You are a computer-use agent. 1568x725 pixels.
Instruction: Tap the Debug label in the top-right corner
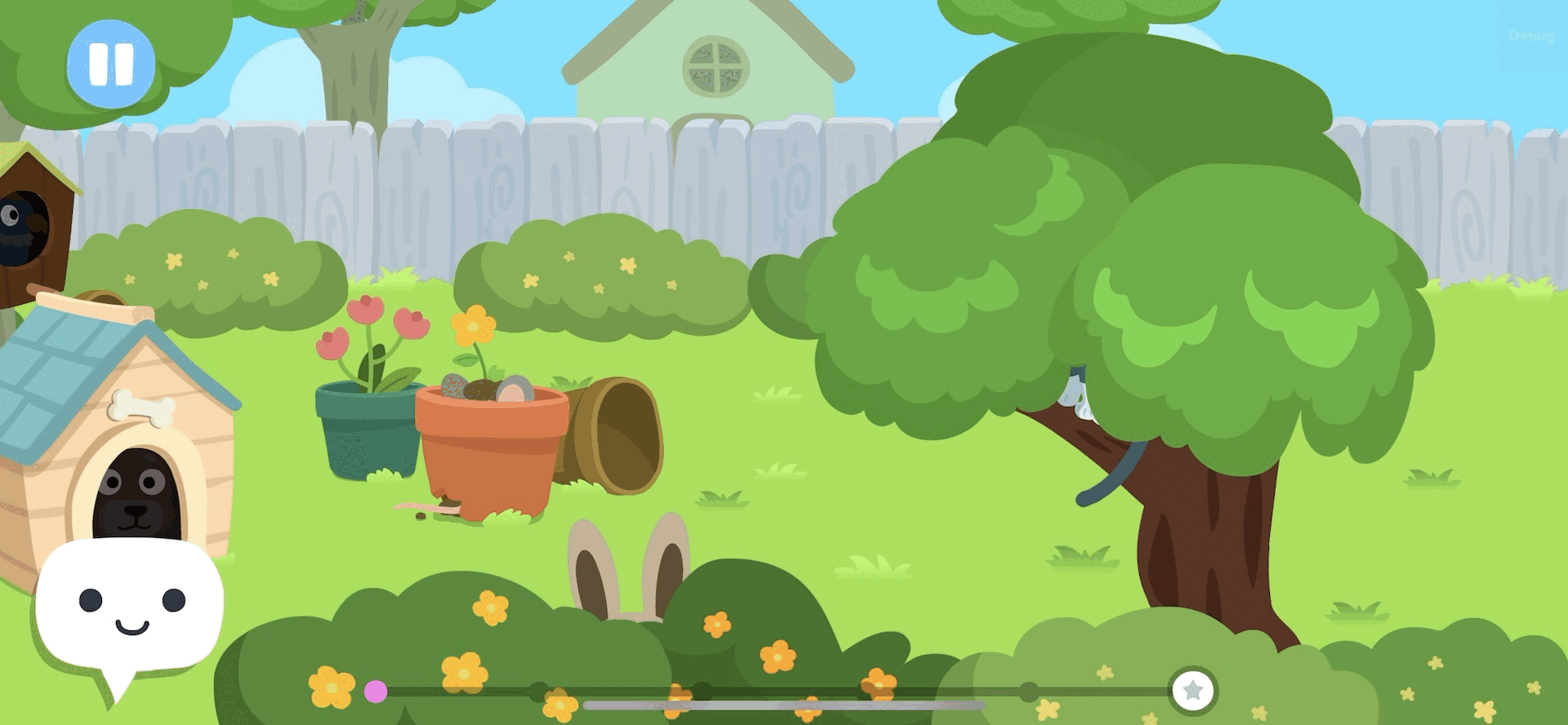[x=1534, y=36]
